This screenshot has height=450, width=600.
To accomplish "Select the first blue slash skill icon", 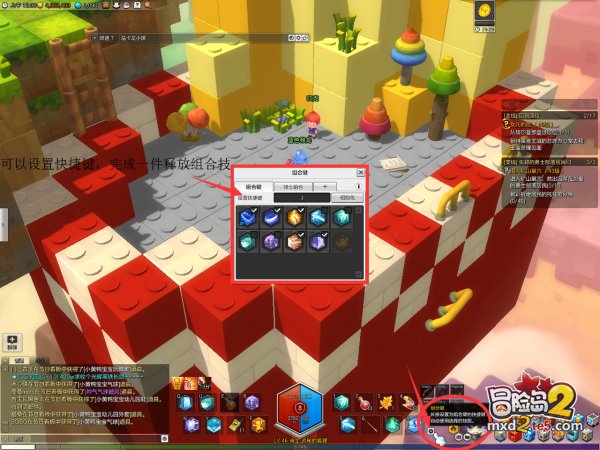I will coord(247,216).
